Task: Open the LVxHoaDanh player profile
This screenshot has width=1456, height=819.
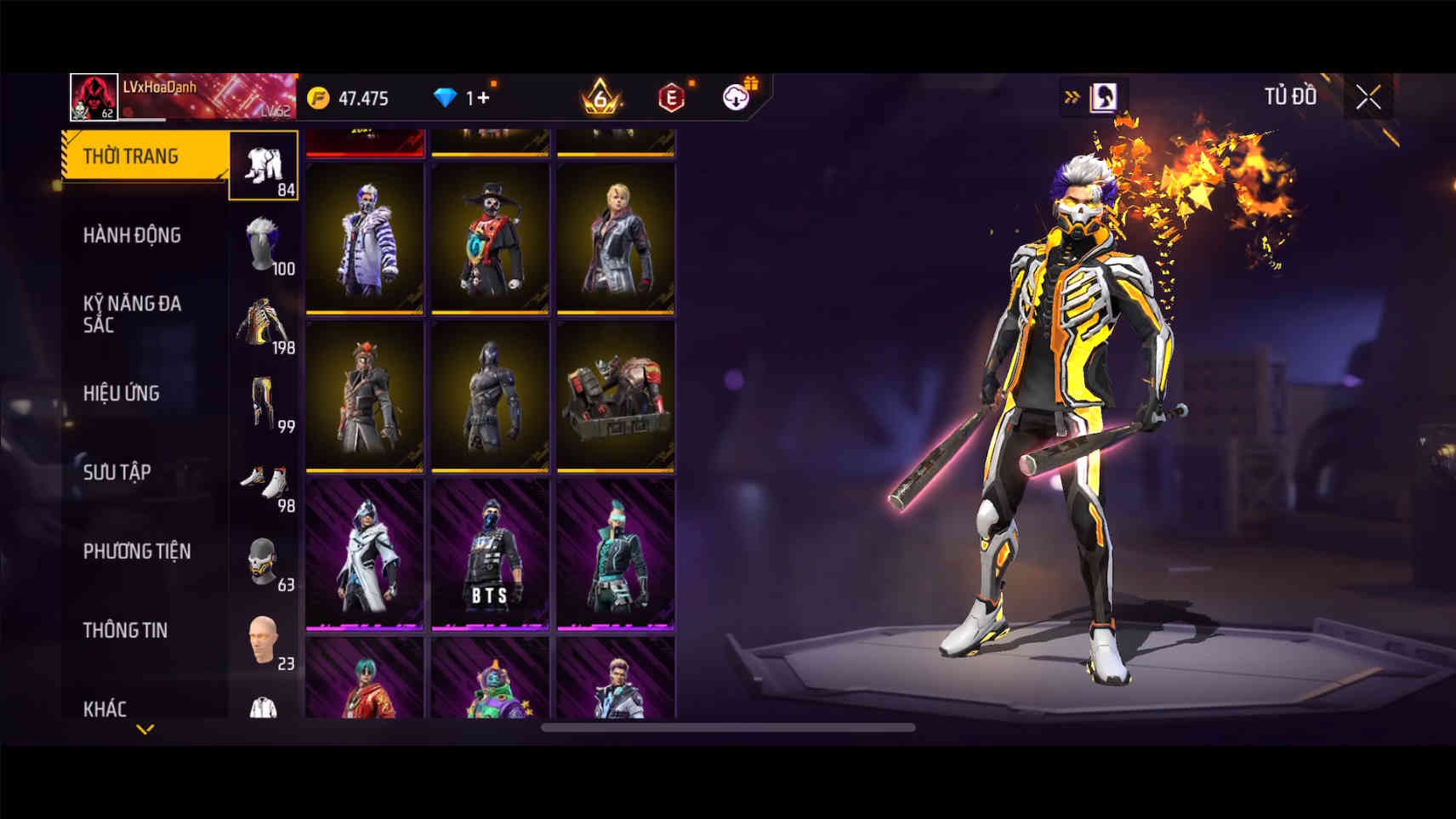Action: [94, 97]
